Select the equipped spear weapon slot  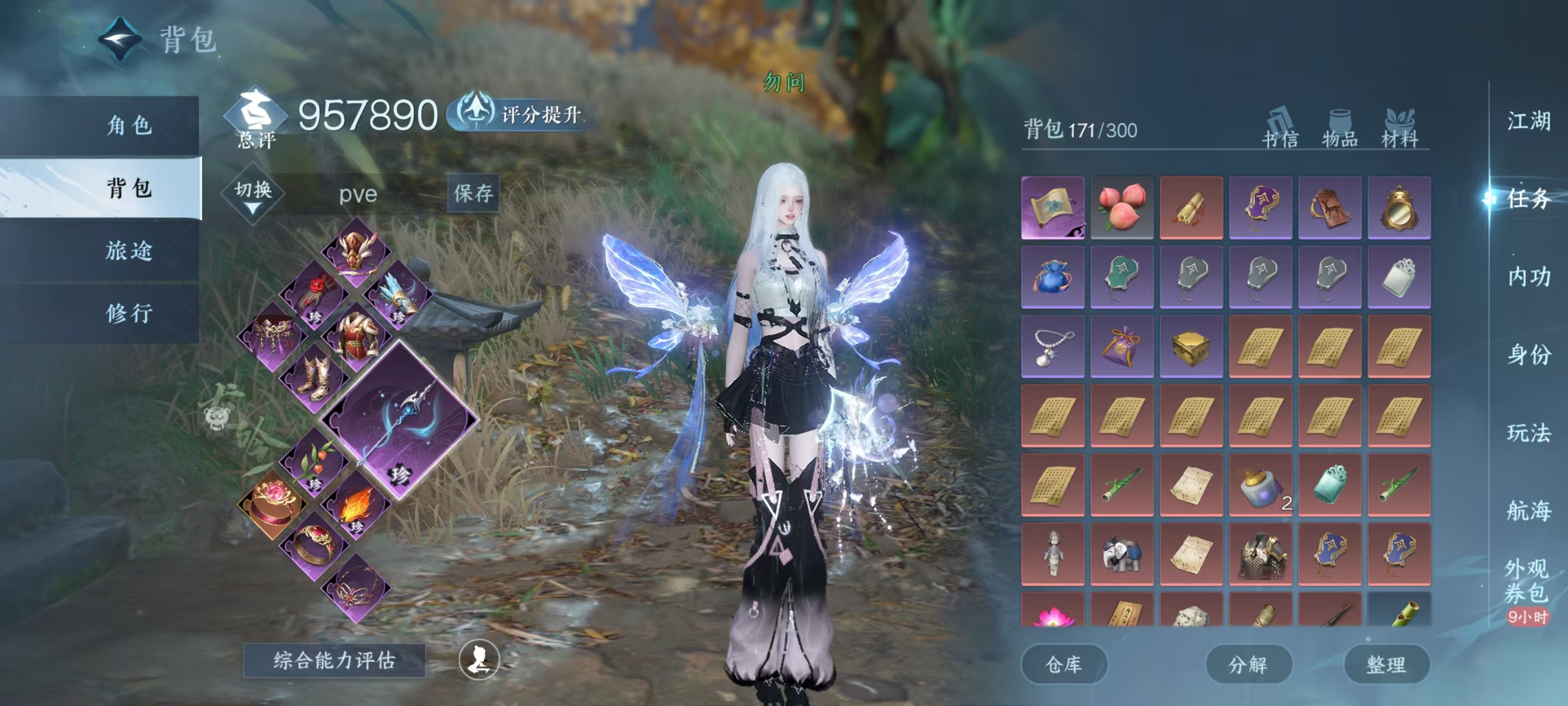[400, 419]
